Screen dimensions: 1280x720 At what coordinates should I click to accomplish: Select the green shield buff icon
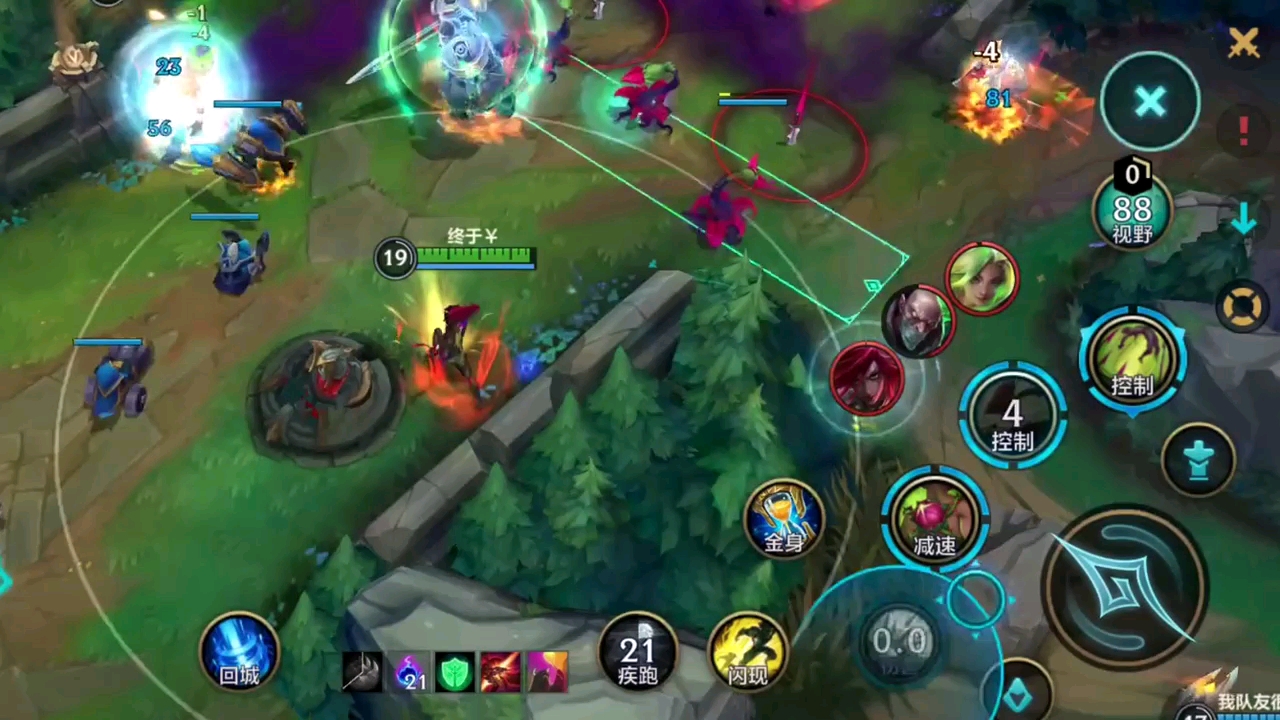click(x=455, y=672)
